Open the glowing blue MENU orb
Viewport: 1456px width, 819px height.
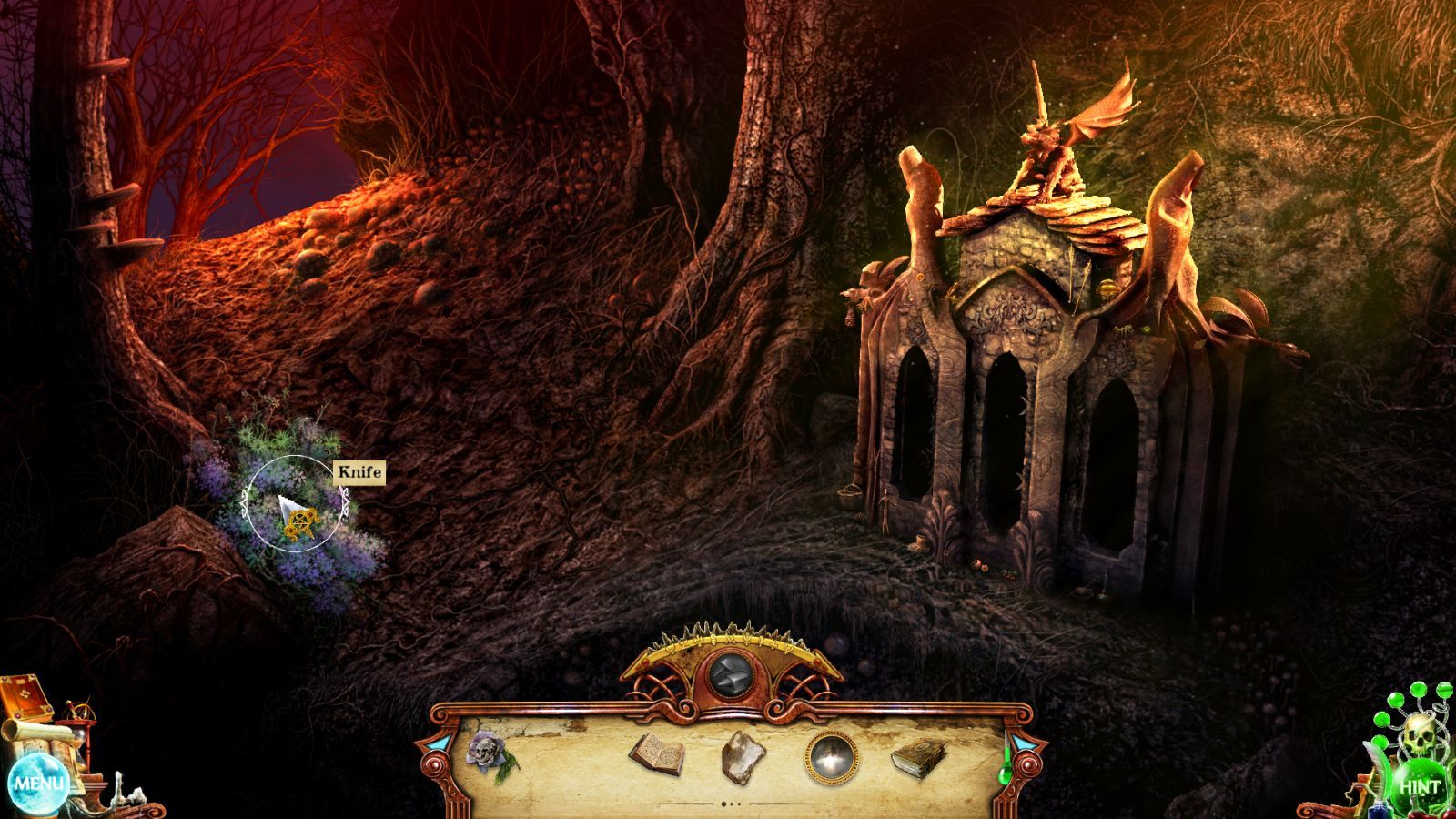(x=38, y=783)
